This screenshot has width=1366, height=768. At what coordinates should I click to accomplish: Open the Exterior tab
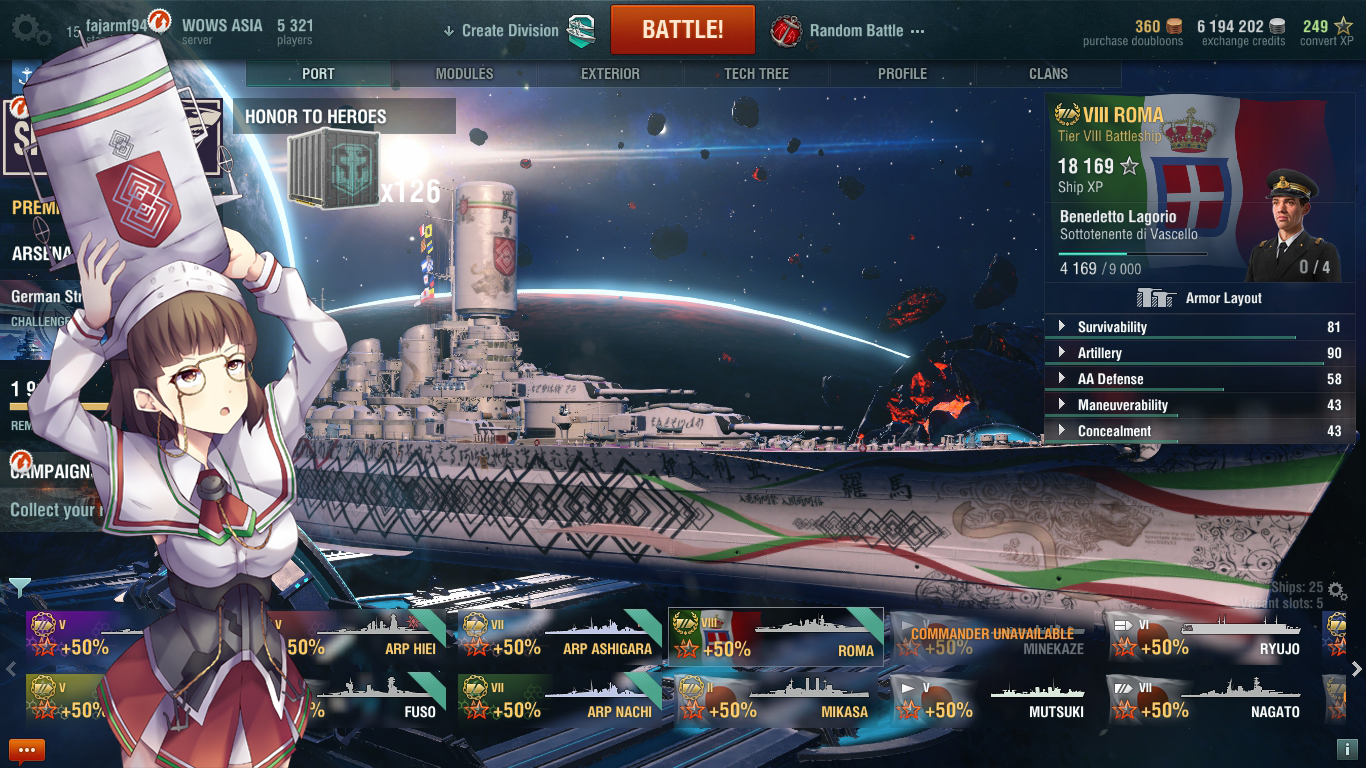click(610, 74)
